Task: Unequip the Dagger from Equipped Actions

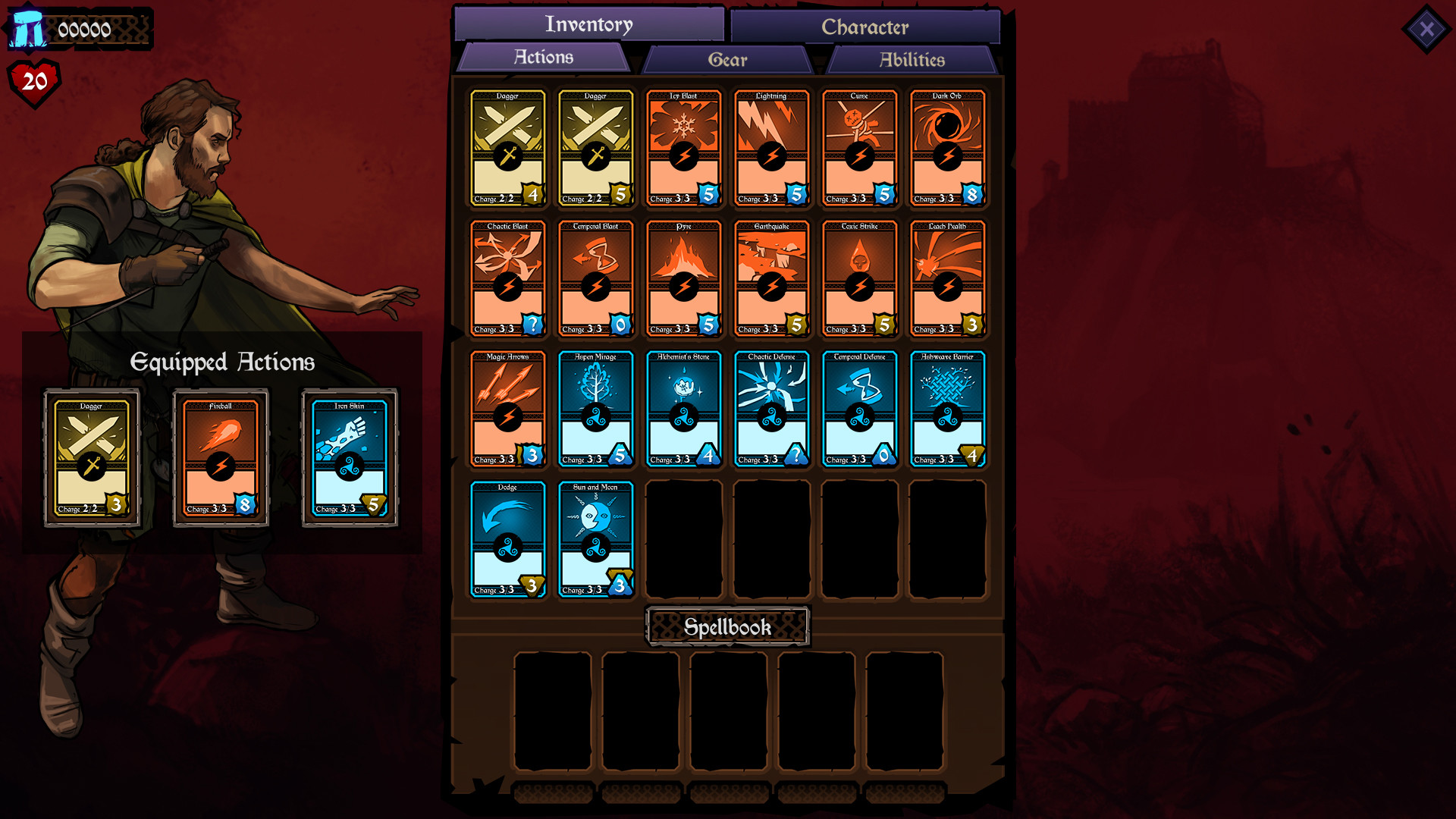Action: [93, 457]
